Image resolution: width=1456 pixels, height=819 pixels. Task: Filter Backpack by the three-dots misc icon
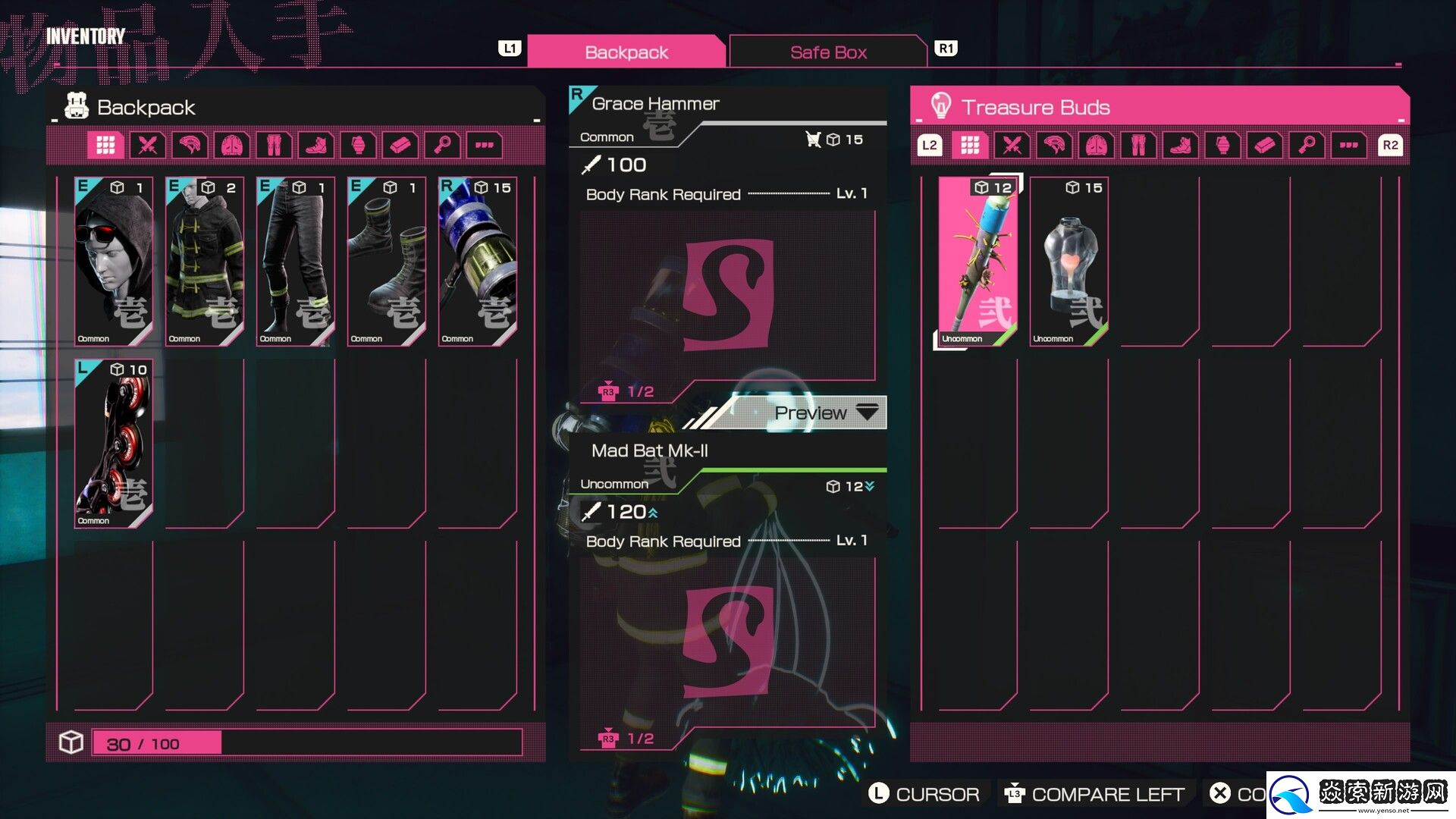click(485, 145)
